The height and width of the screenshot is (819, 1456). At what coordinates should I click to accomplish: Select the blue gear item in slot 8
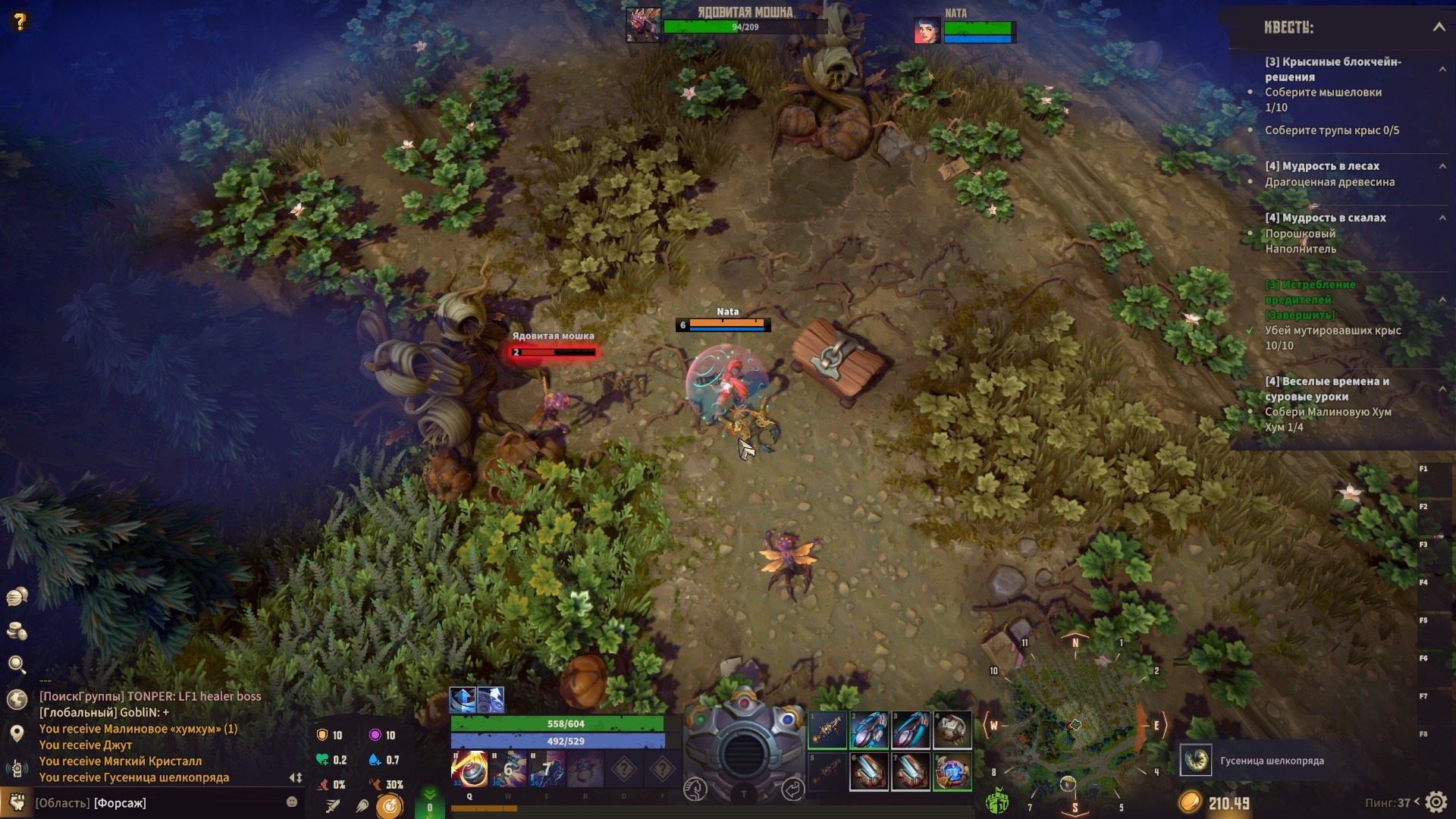[x=952, y=772]
